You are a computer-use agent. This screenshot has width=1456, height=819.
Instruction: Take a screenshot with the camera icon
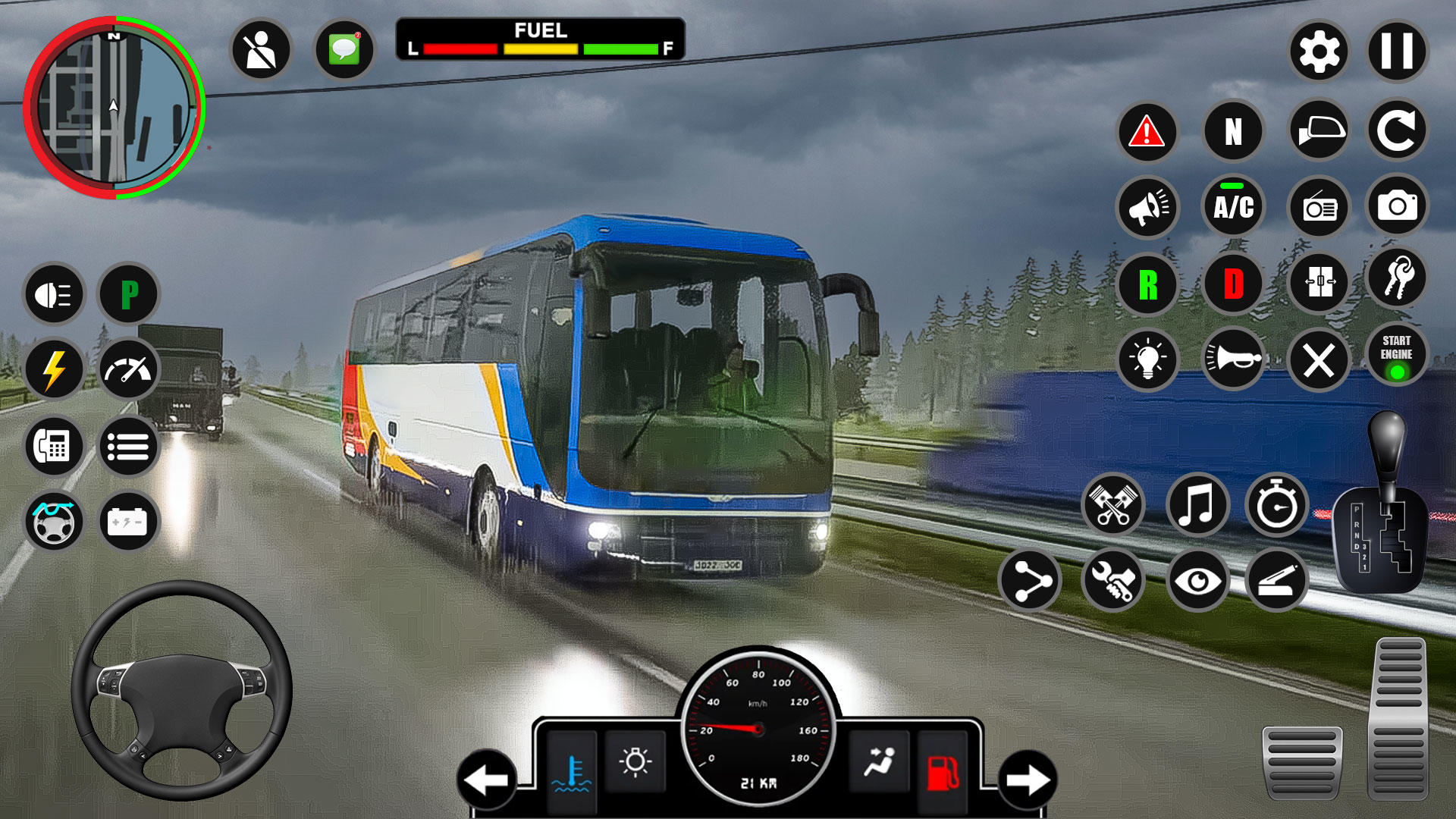click(x=1399, y=206)
